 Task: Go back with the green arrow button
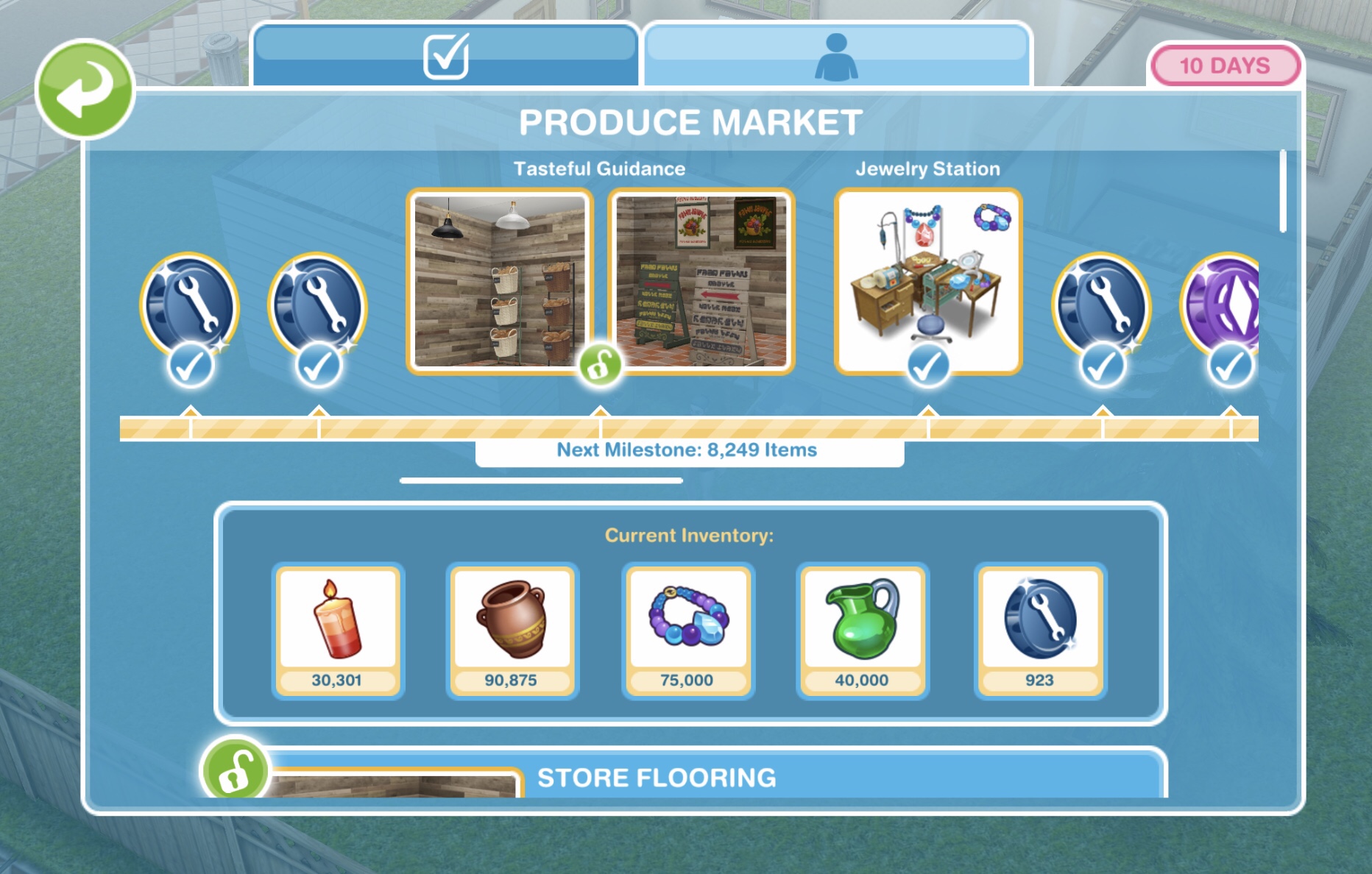(x=85, y=89)
